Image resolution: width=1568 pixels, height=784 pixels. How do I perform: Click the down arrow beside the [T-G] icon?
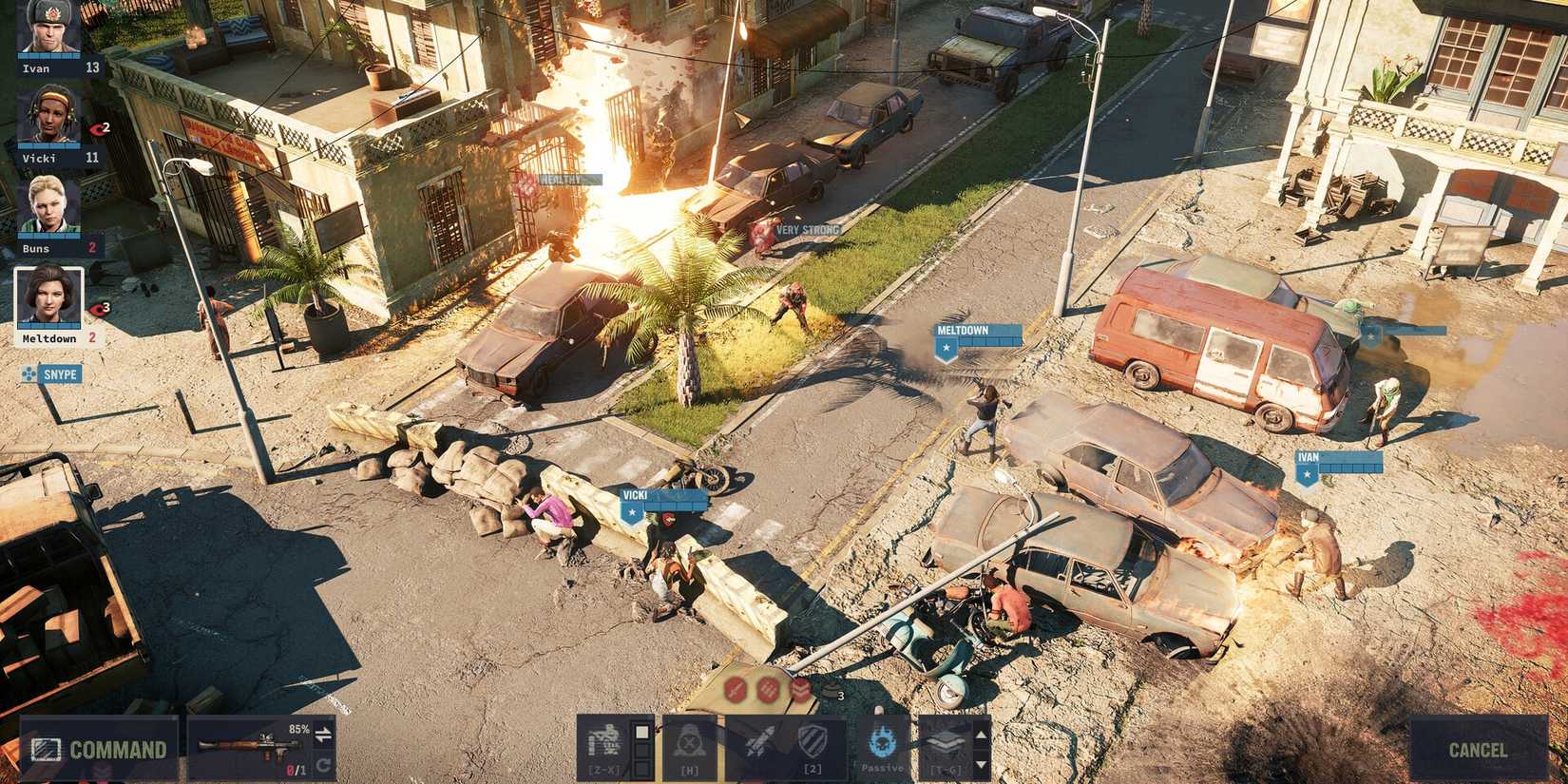point(979,763)
